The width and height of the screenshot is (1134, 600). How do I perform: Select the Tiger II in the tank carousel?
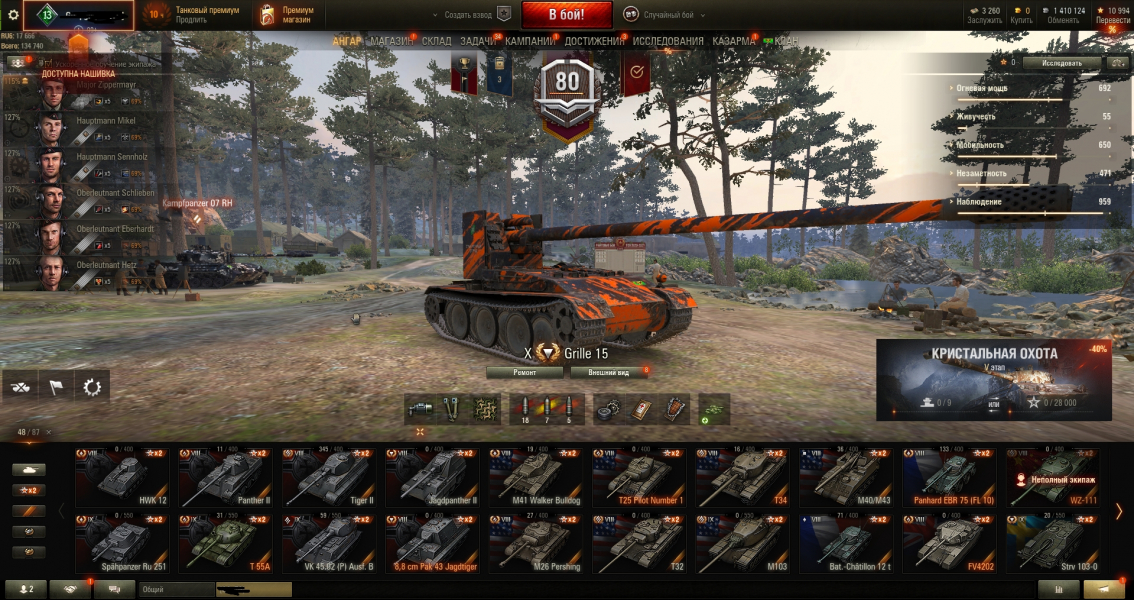pyautogui.click(x=328, y=476)
